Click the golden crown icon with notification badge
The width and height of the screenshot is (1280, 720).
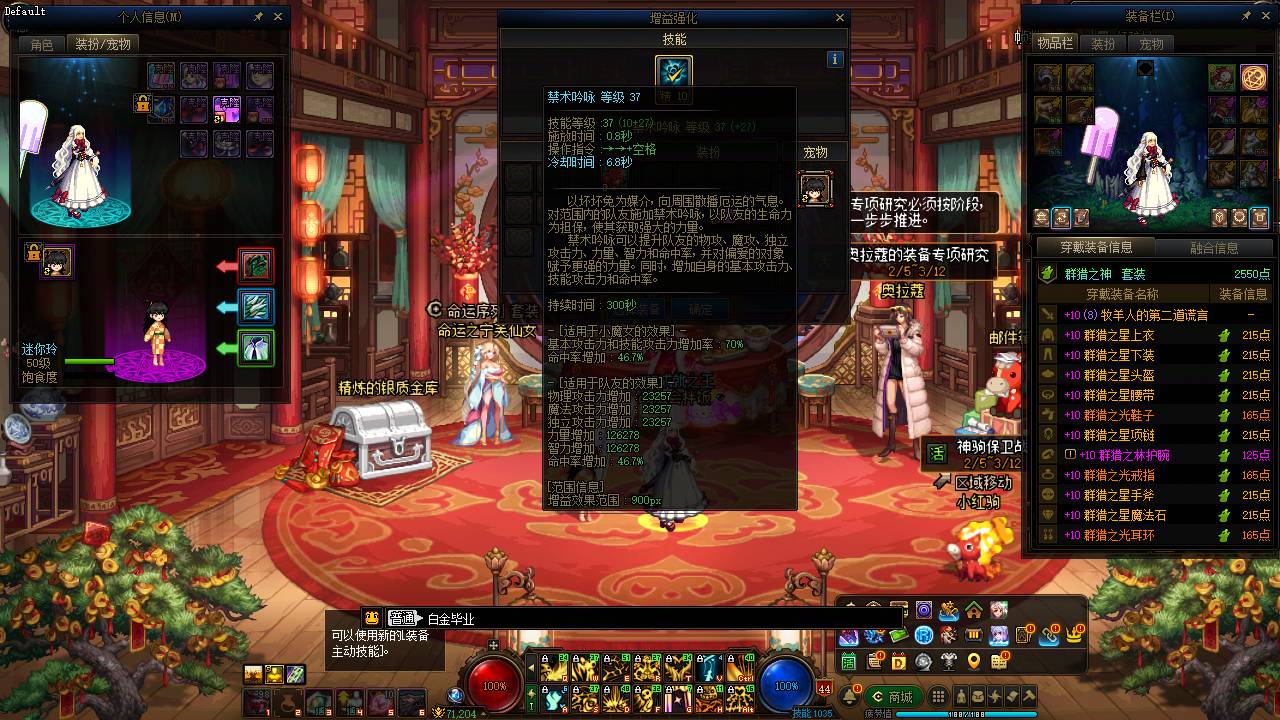tap(1074, 635)
